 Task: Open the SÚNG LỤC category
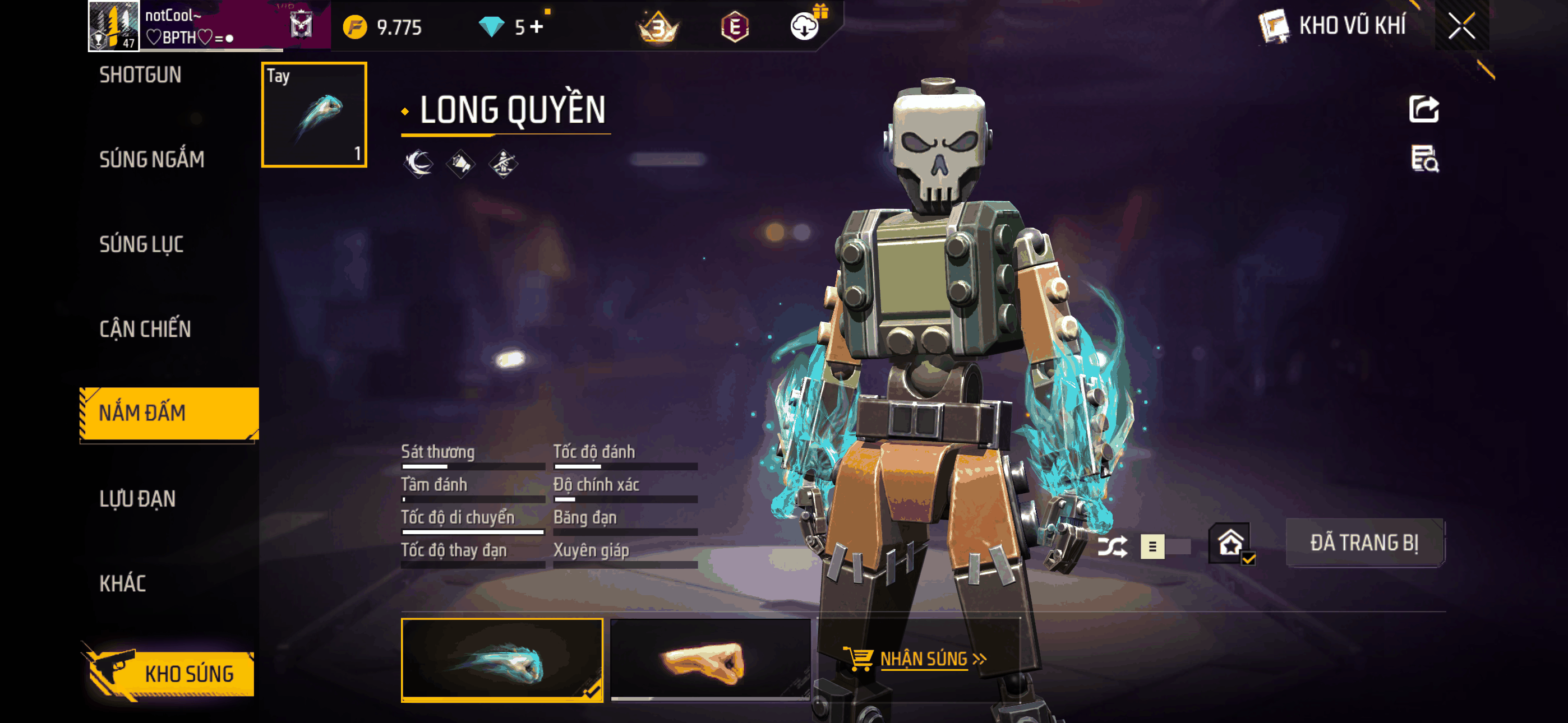(141, 244)
